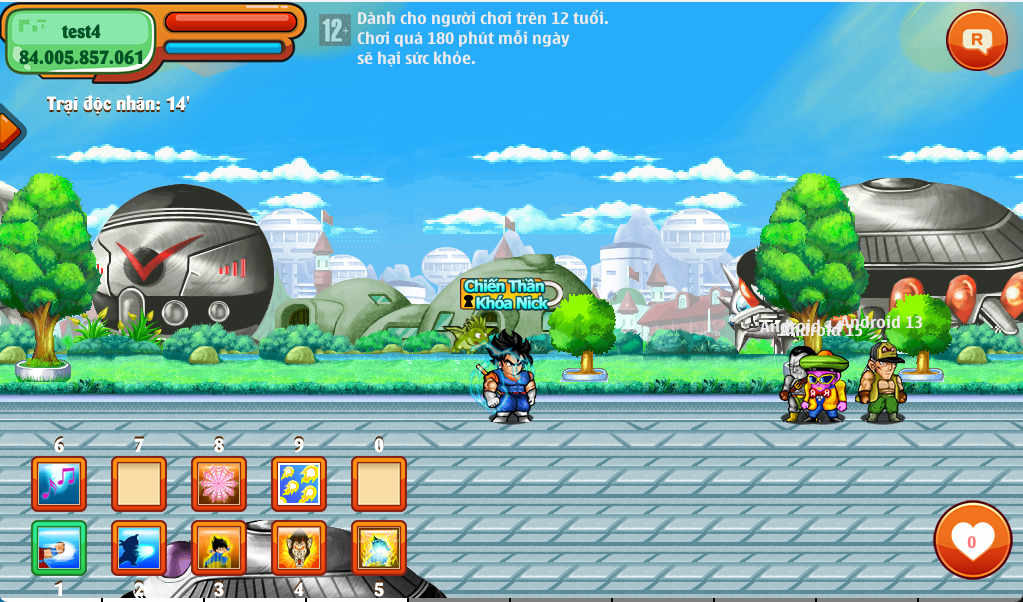Tap the heart button showing 0
This screenshot has width=1023, height=602.
pos(972,540)
